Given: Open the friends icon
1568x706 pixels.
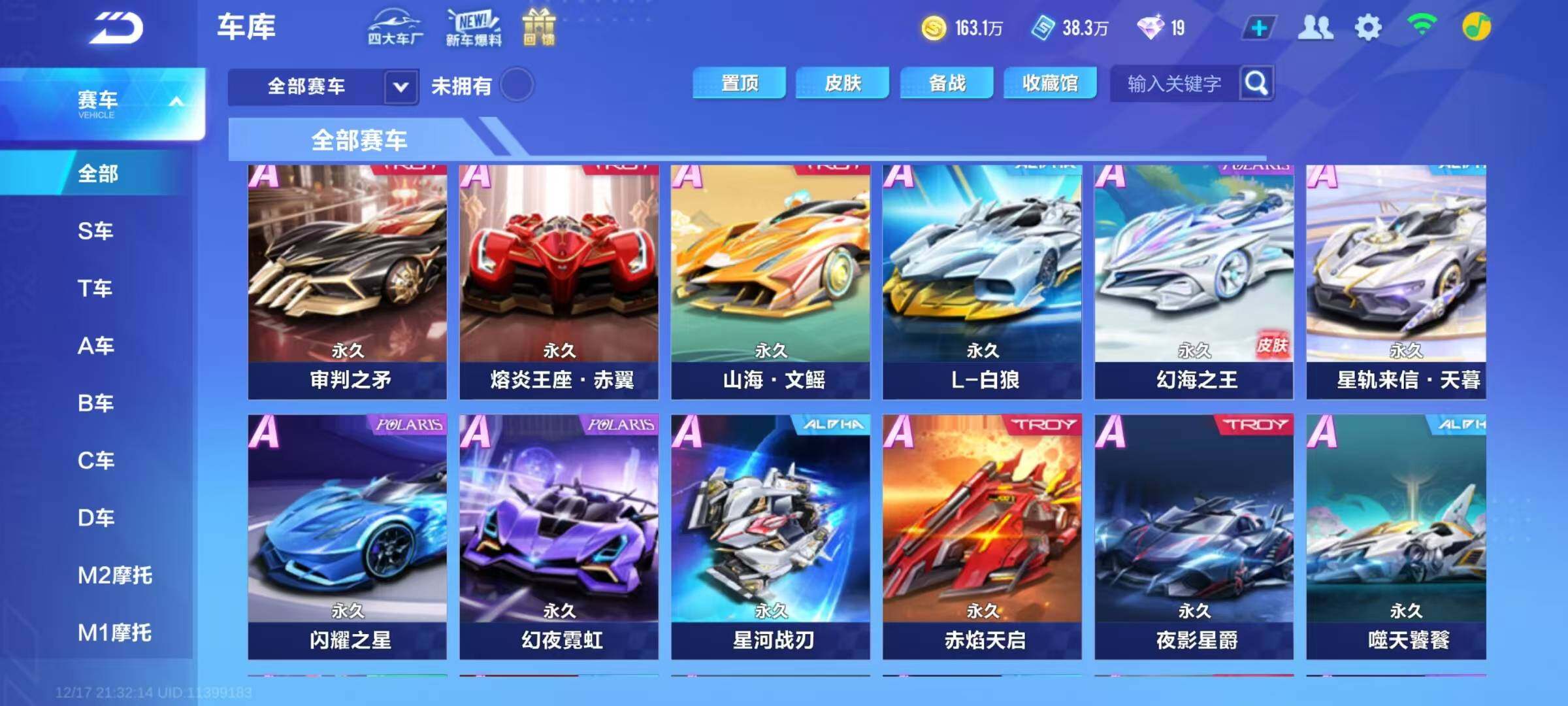Looking at the screenshot, I should pos(1315,27).
